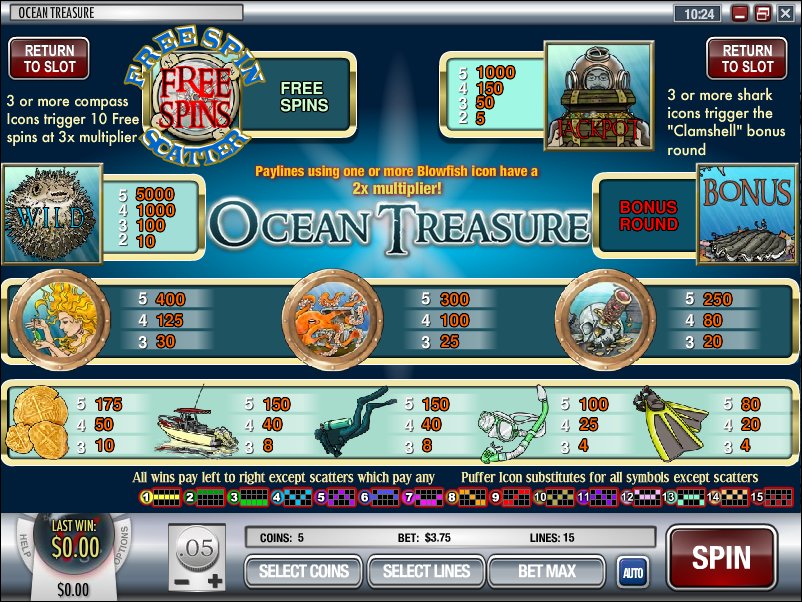
Task: Toggle the AUTO play button
Action: click(632, 573)
